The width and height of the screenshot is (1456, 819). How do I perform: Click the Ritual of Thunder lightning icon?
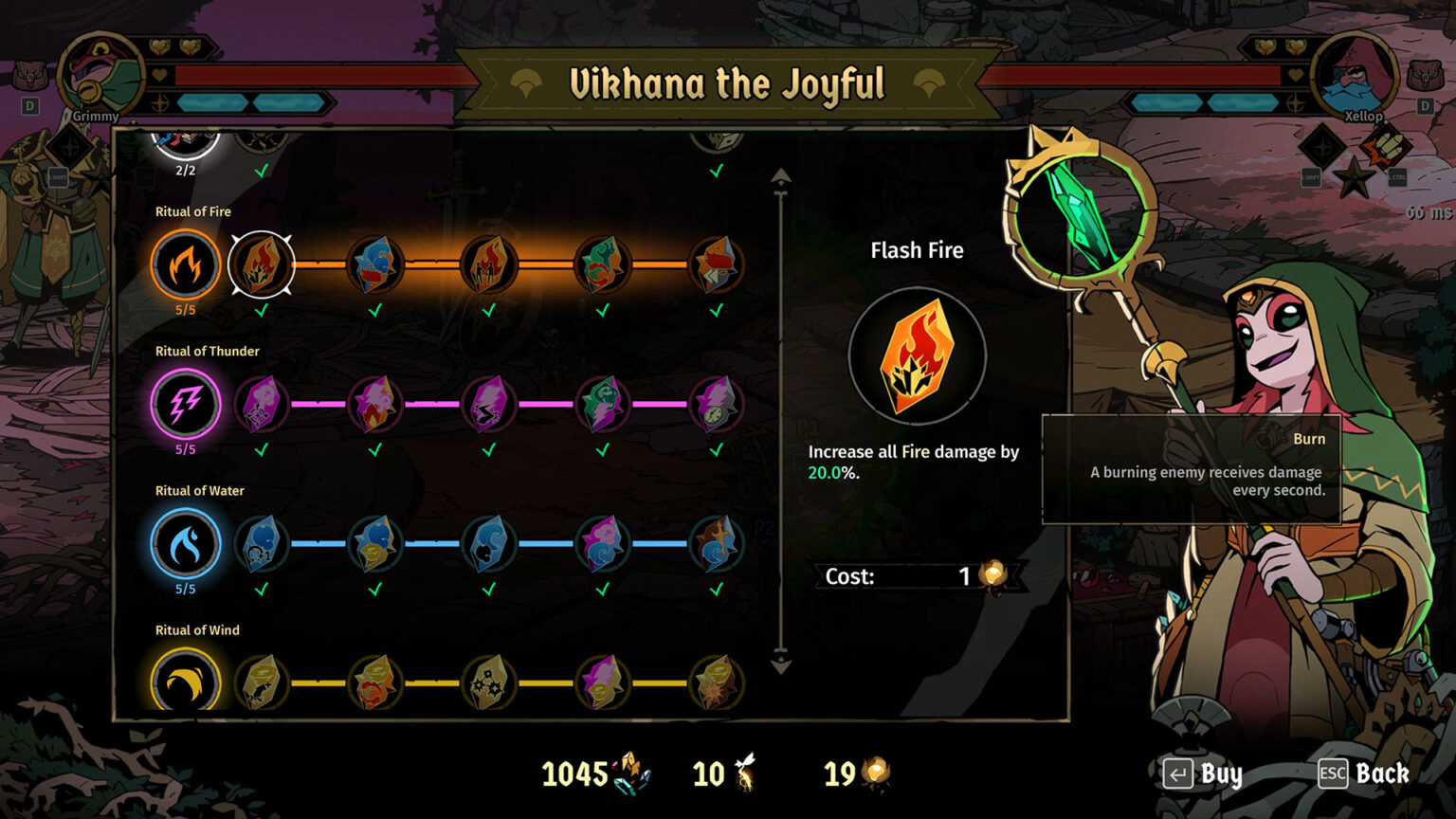(x=186, y=404)
